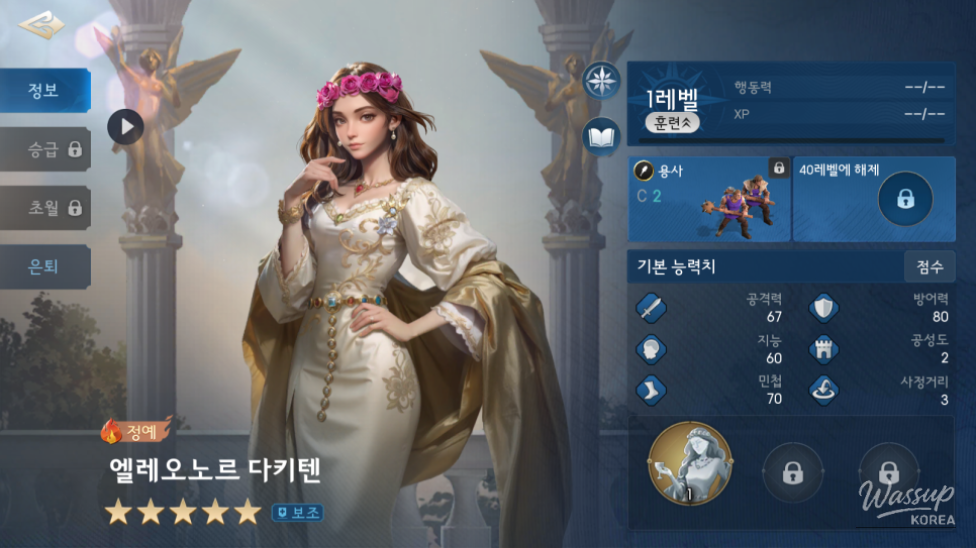This screenshot has width=976, height=548.
Task: View the 방어력 defense shield icon
Action: pyautogui.click(x=824, y=308)
